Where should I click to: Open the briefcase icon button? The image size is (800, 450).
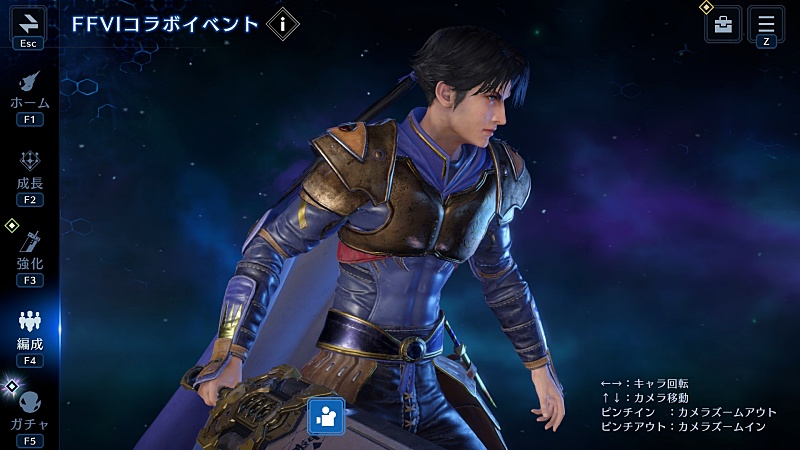point(723,25)
